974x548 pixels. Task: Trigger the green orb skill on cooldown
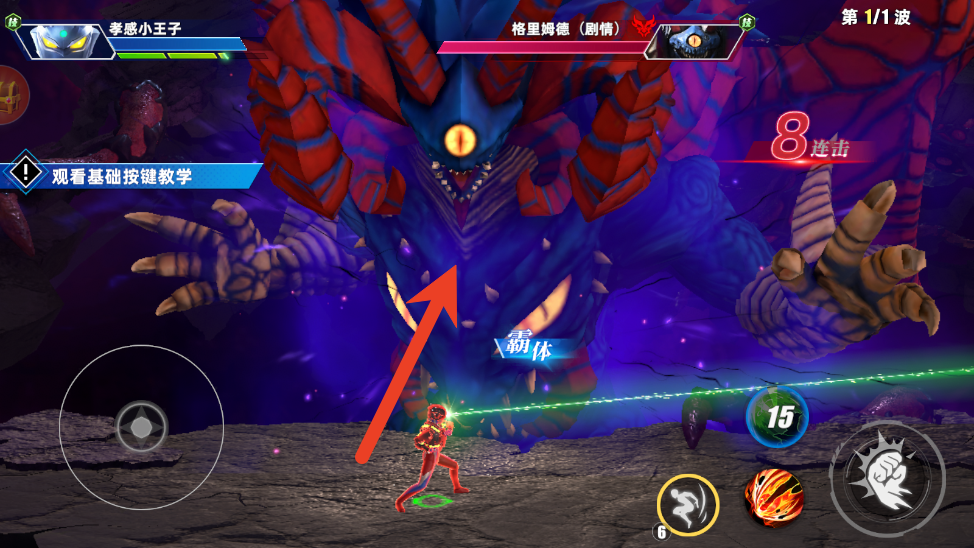click(x=777, y=416)
